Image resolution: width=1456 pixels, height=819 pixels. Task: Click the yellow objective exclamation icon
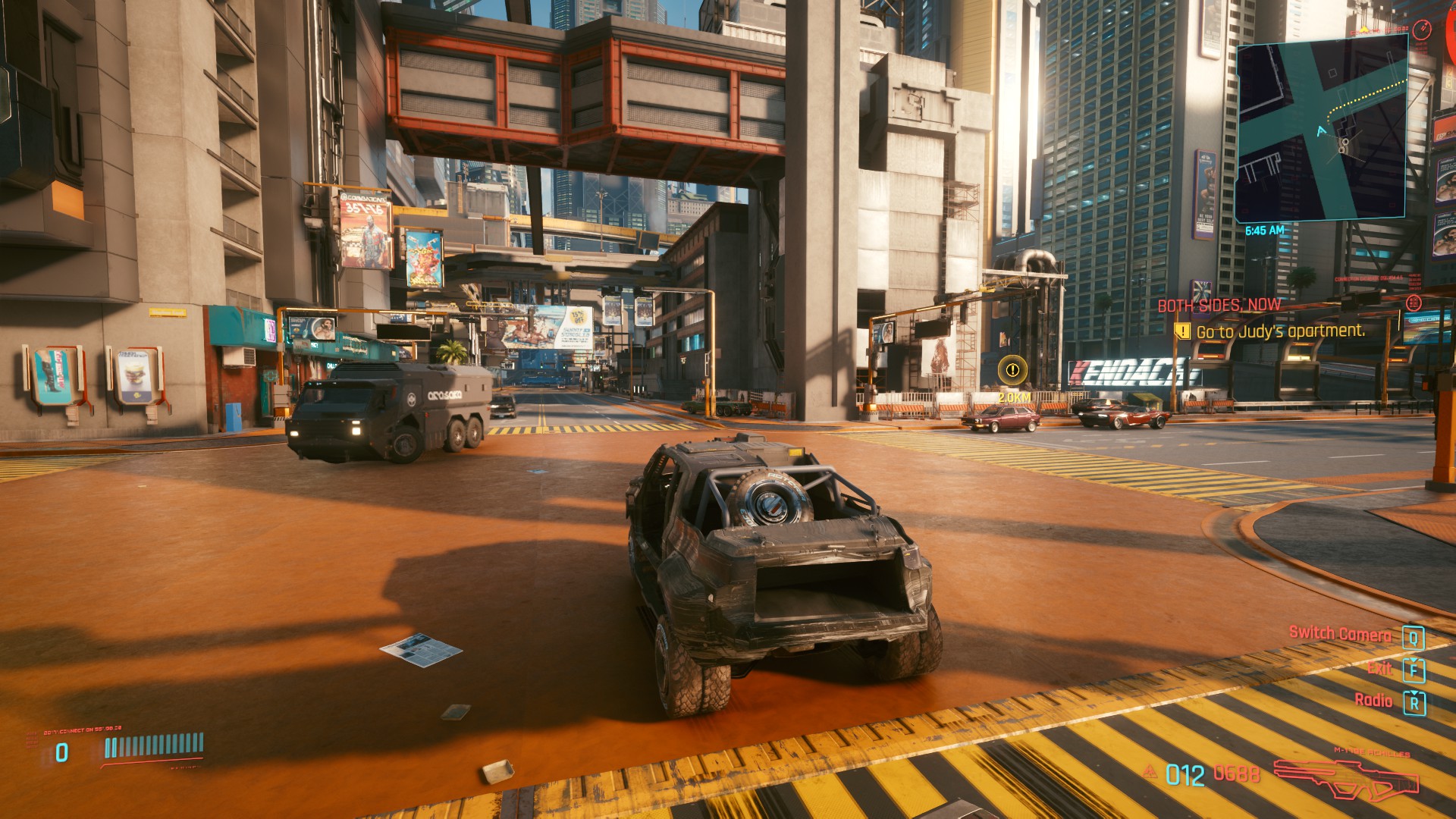1181,331
